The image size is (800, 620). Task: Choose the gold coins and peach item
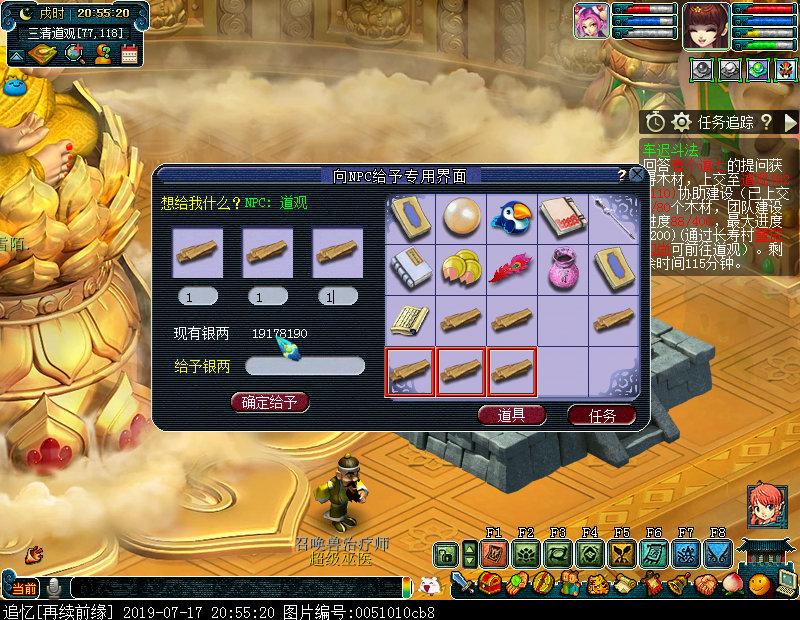tap(461, 268)
